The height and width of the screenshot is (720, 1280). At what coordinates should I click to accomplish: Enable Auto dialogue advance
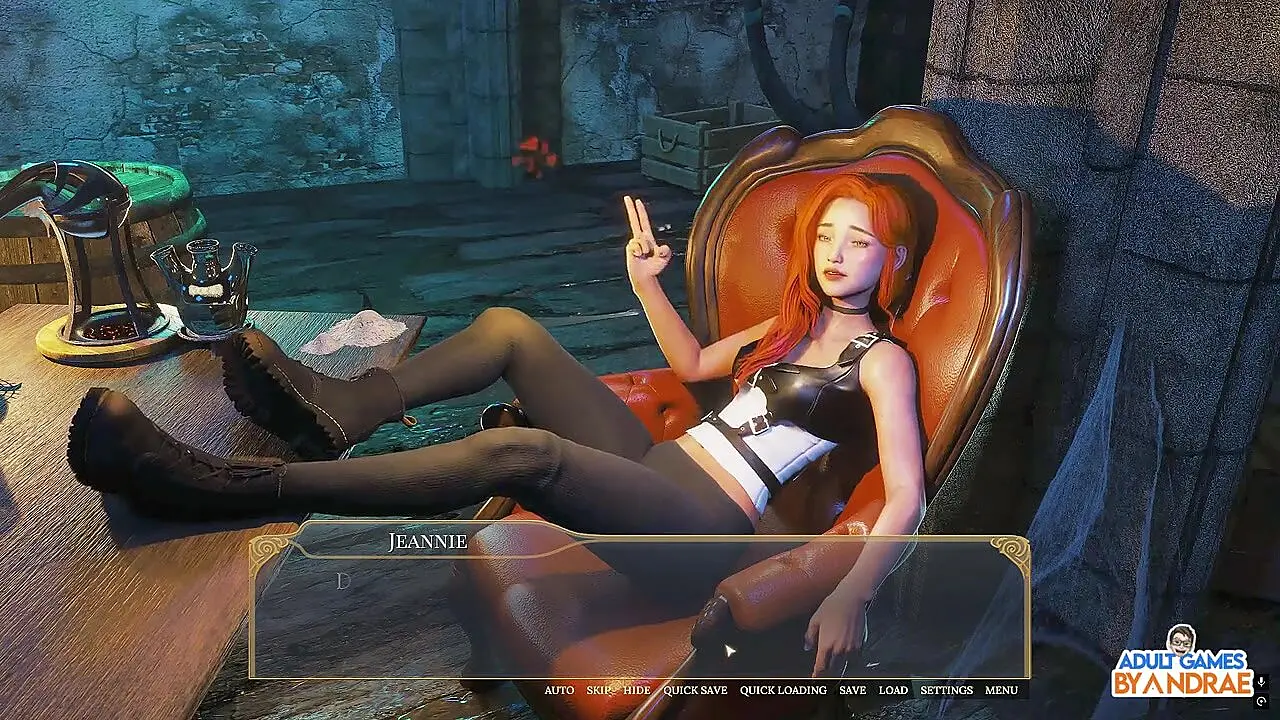pyautogui.click(x=559, y=690)
